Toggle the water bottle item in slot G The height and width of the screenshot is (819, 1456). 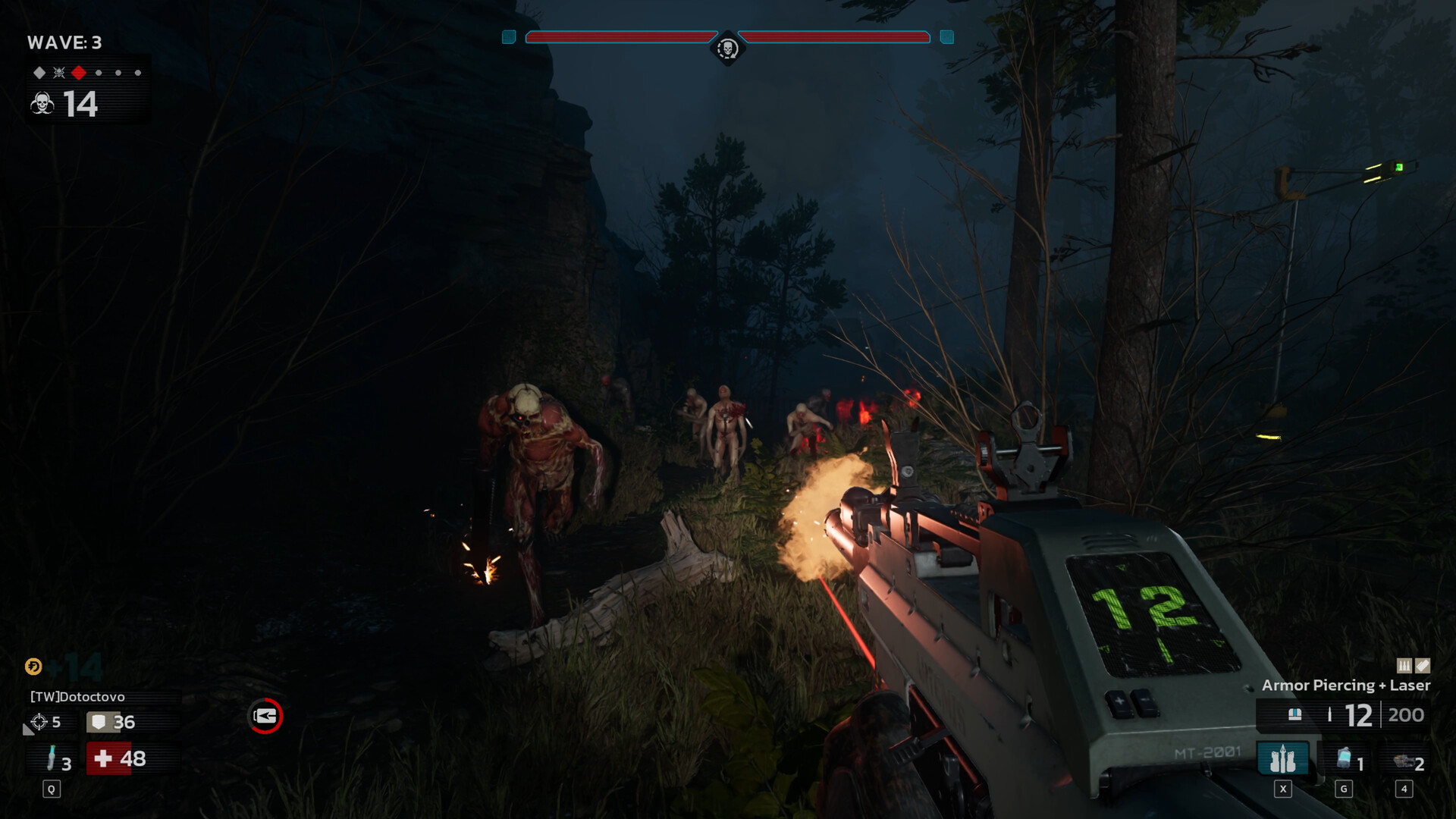1344,758
